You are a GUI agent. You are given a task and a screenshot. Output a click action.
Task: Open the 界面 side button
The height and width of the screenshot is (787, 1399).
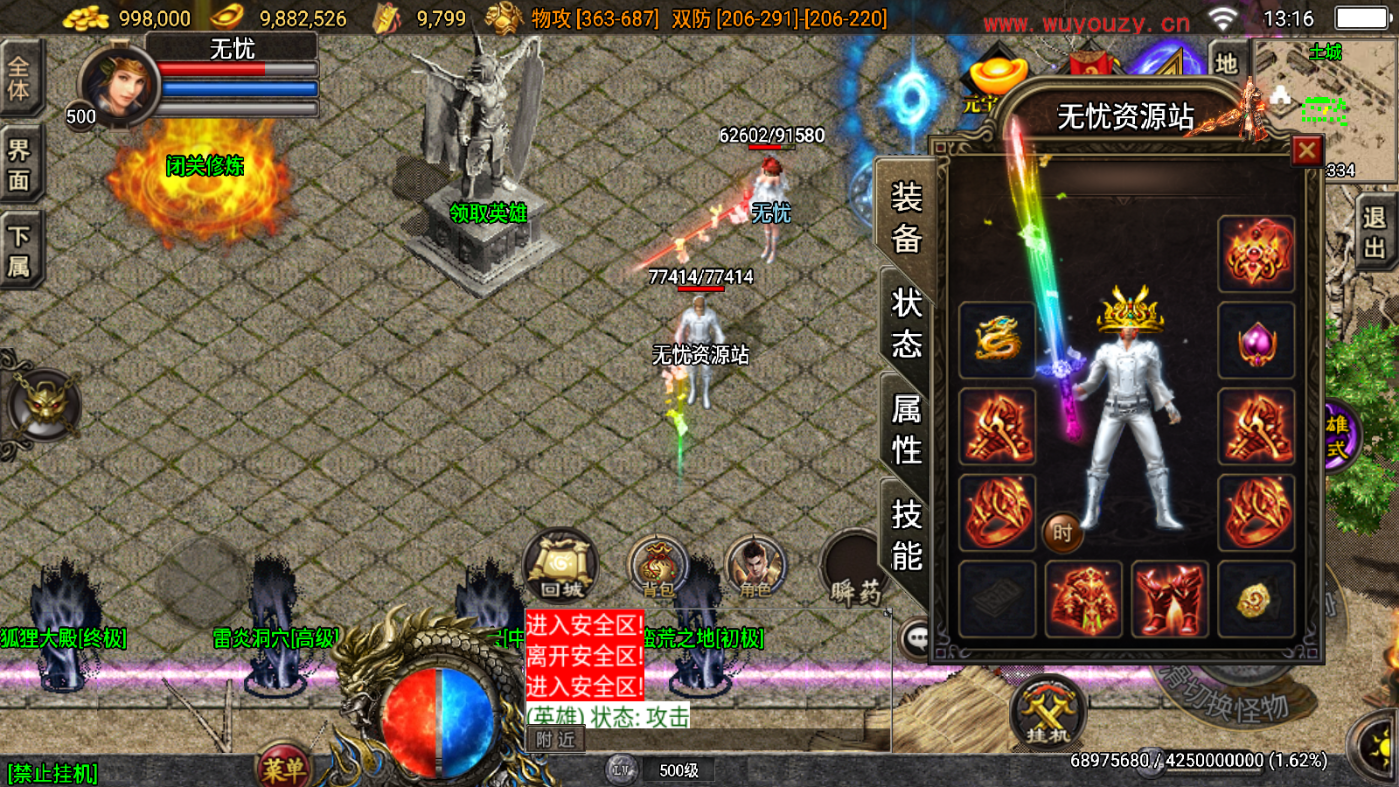[20, 165]
